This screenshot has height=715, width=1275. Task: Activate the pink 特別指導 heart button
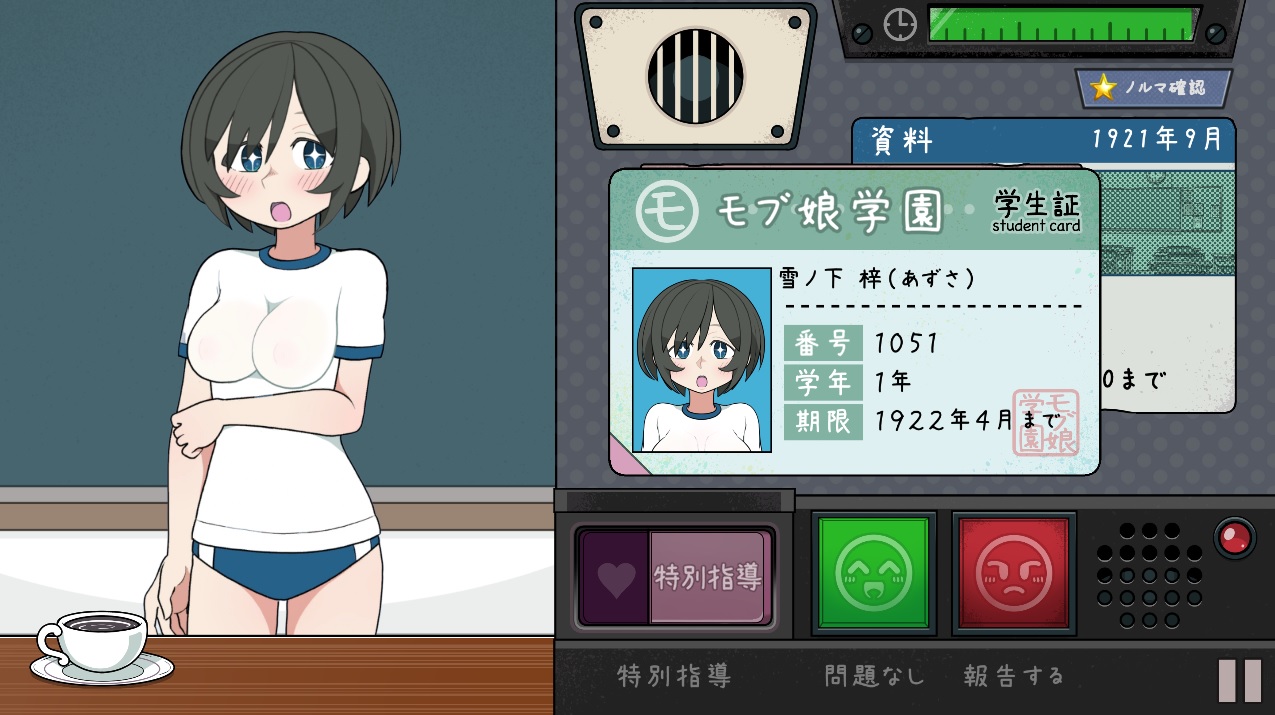point(676,577)
